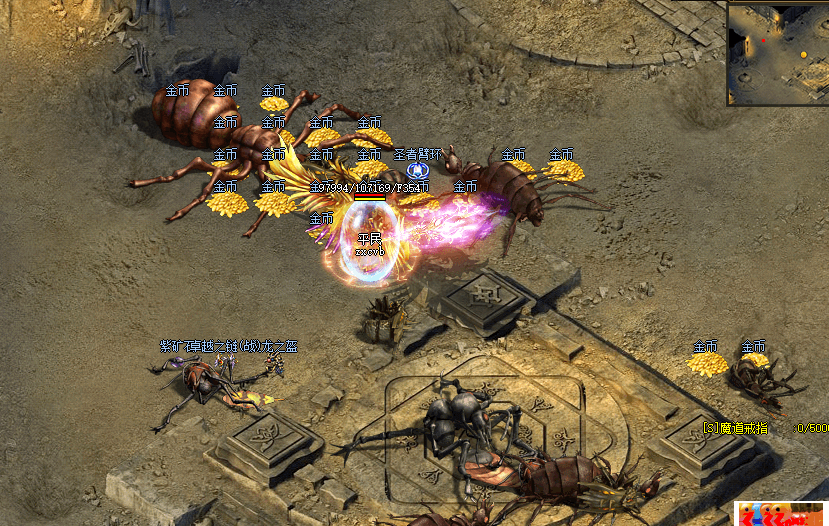Open the minimap in the corner
Viewport: 829px width, 526px height.
click(777, 53)
